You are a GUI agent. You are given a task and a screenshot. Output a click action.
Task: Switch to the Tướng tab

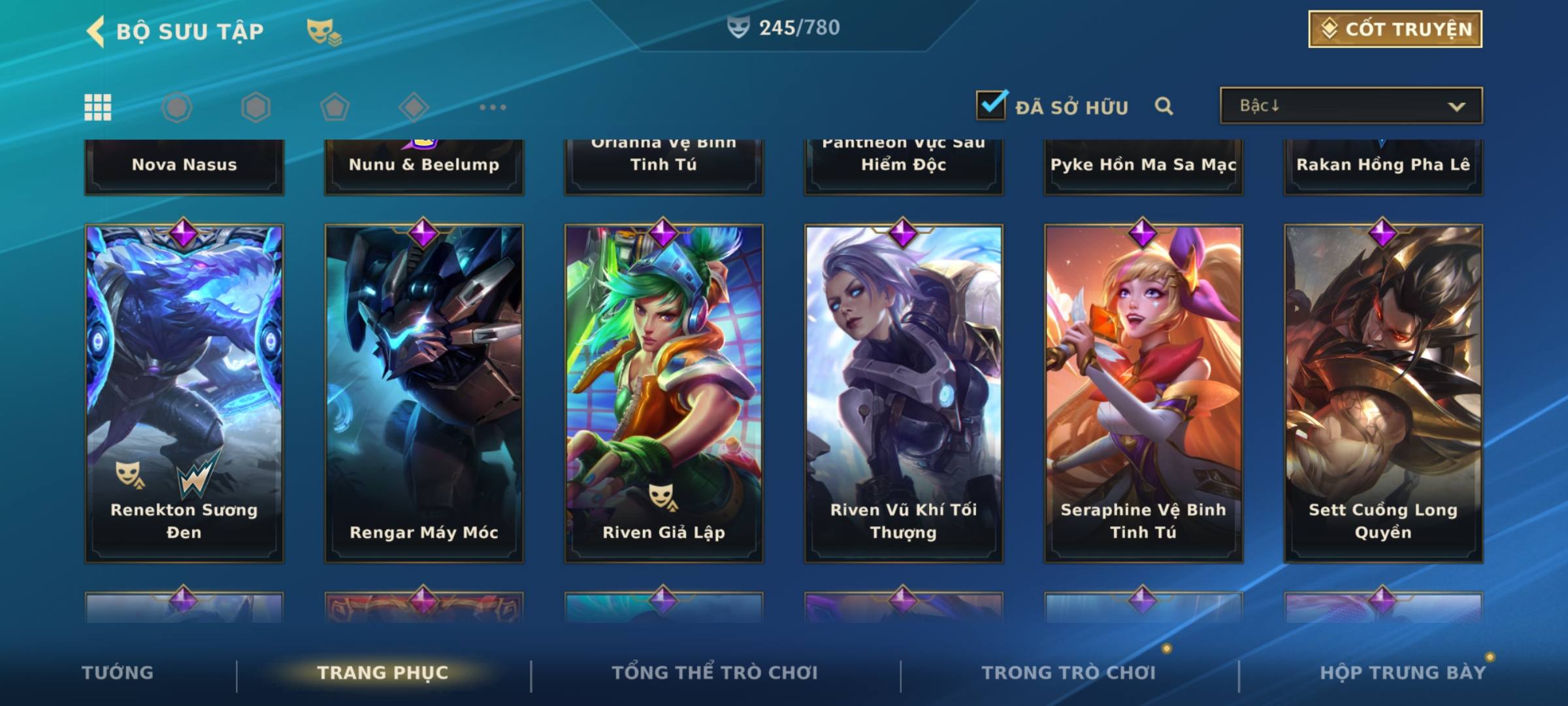(x=118, y=673)
